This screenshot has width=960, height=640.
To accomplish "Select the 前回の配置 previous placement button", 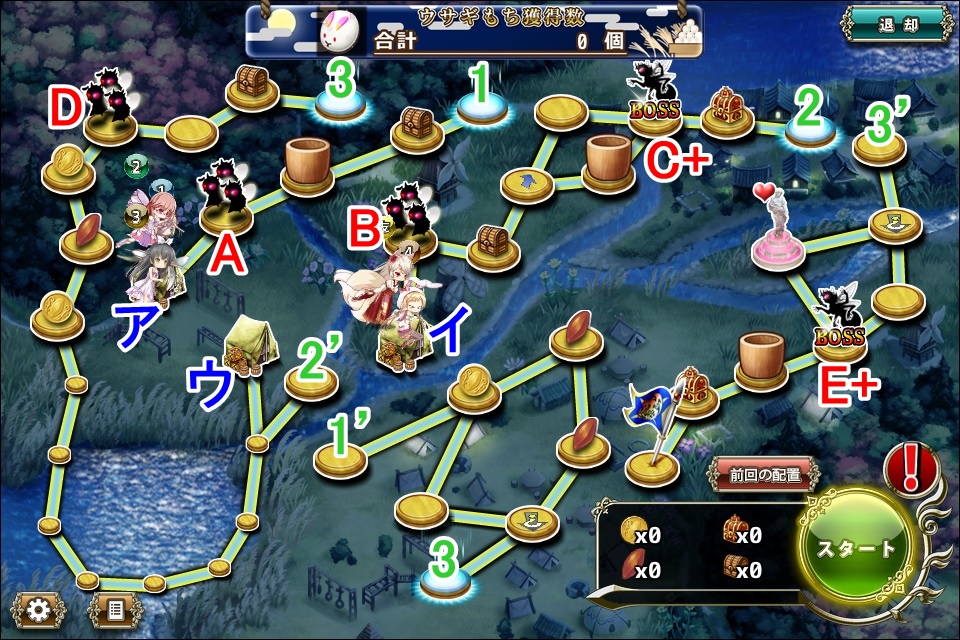I will click(x=764, y=475).
